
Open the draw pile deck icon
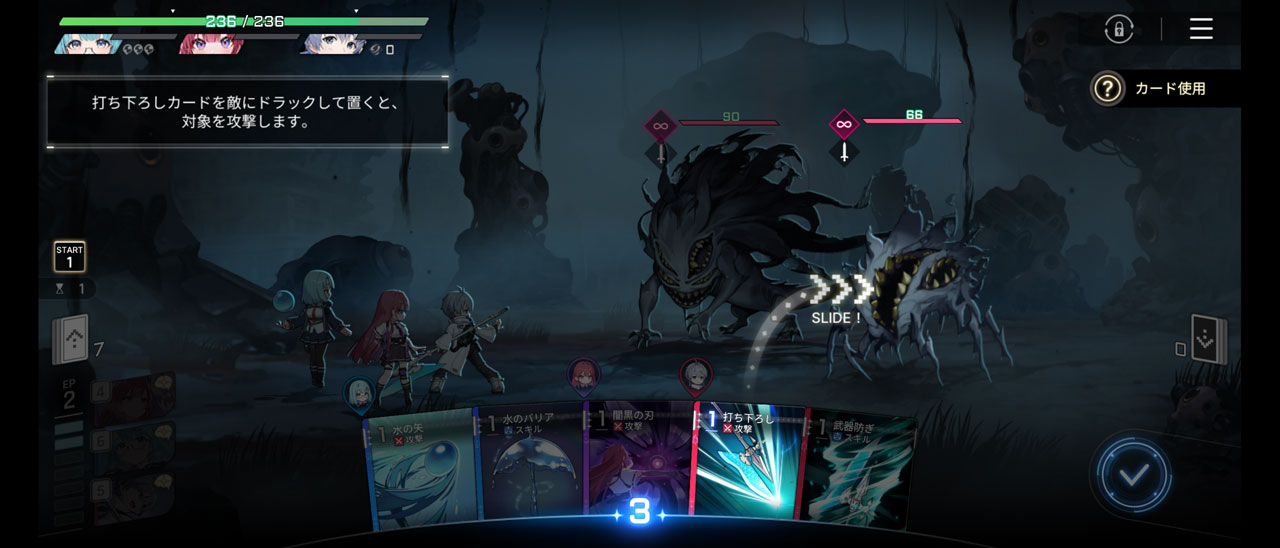tap(71, 342)
